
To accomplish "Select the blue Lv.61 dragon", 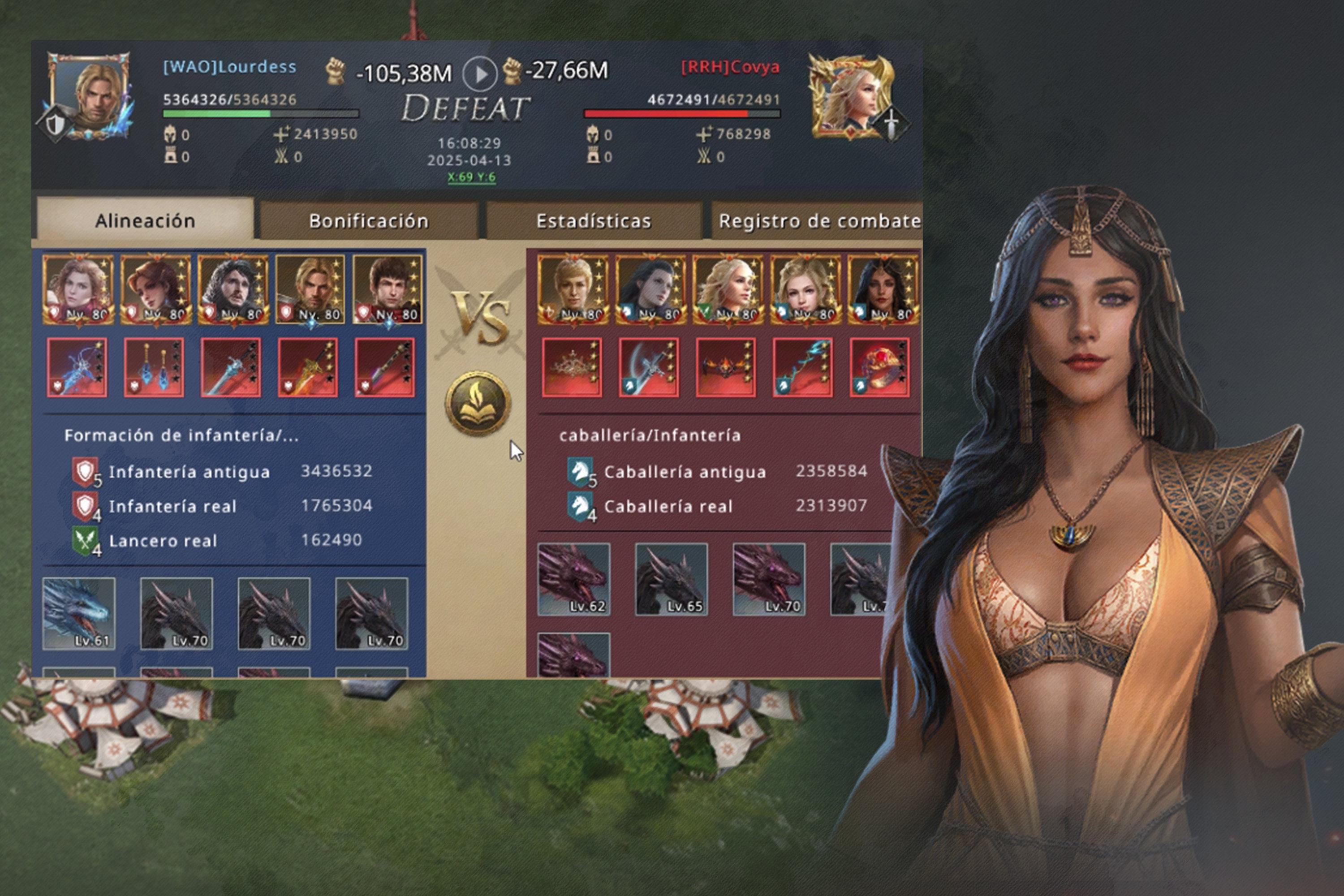I will click(79, 613).
